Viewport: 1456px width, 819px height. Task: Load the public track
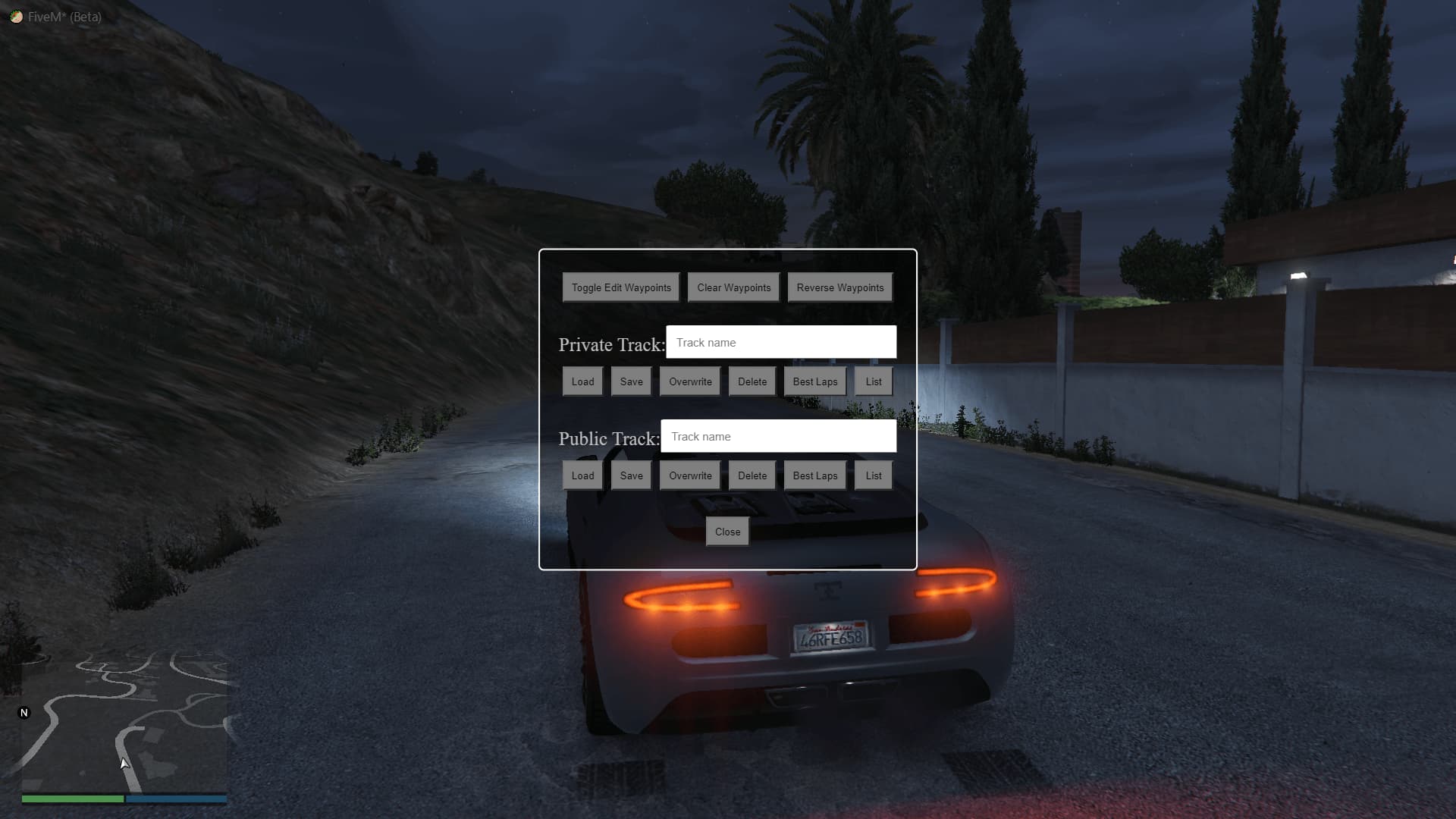tap(582, 475)
